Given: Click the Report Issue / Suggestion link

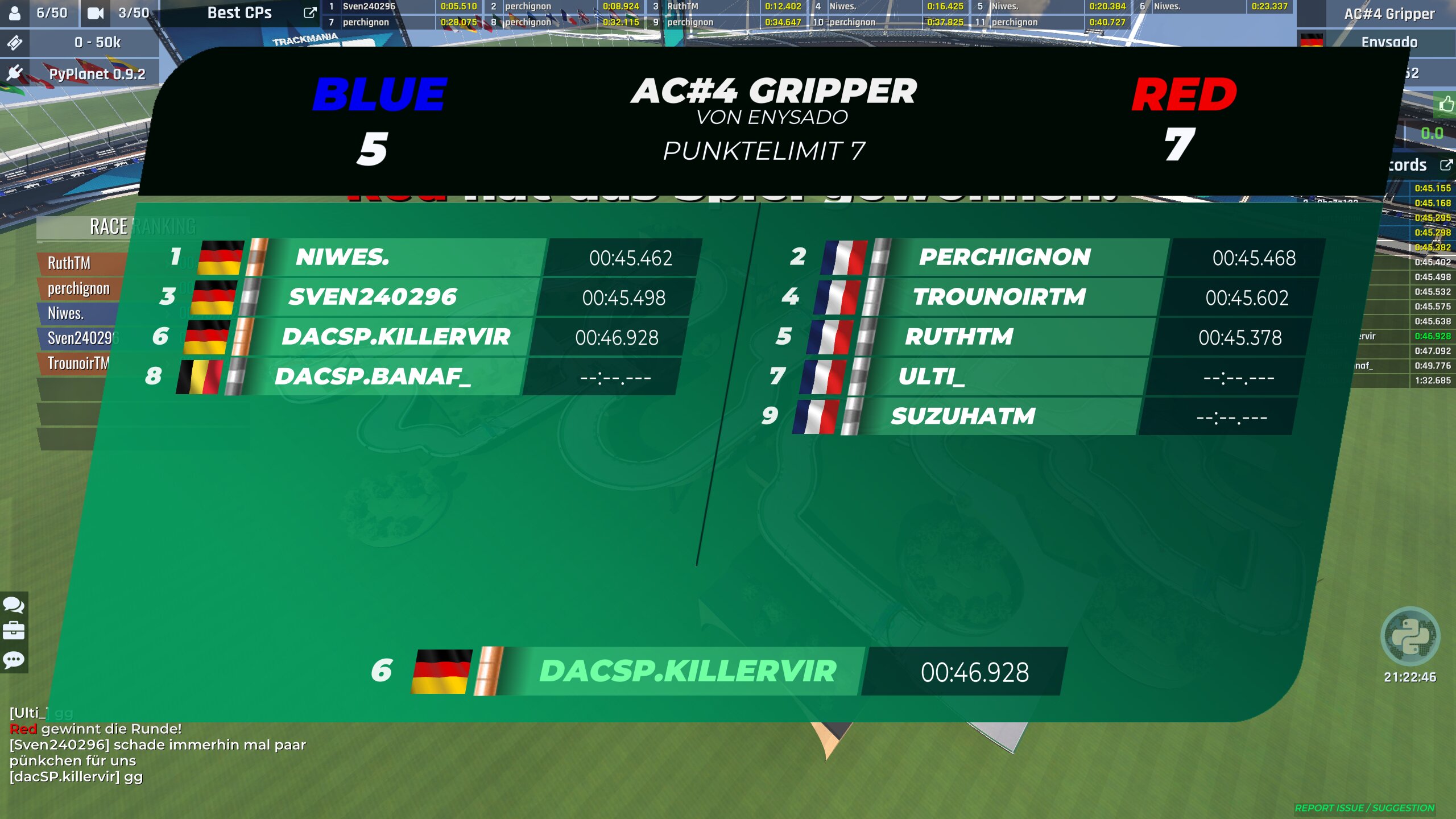Looking at the screenshot, I should (x=1364, y=808).
